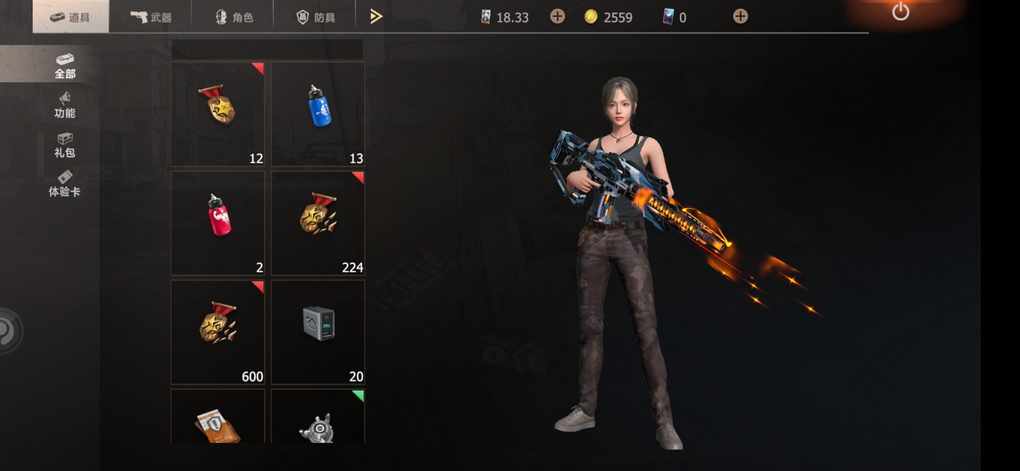Select the medal item with quantity 224
Screen dimensions: 1020x471
point(318,222)
